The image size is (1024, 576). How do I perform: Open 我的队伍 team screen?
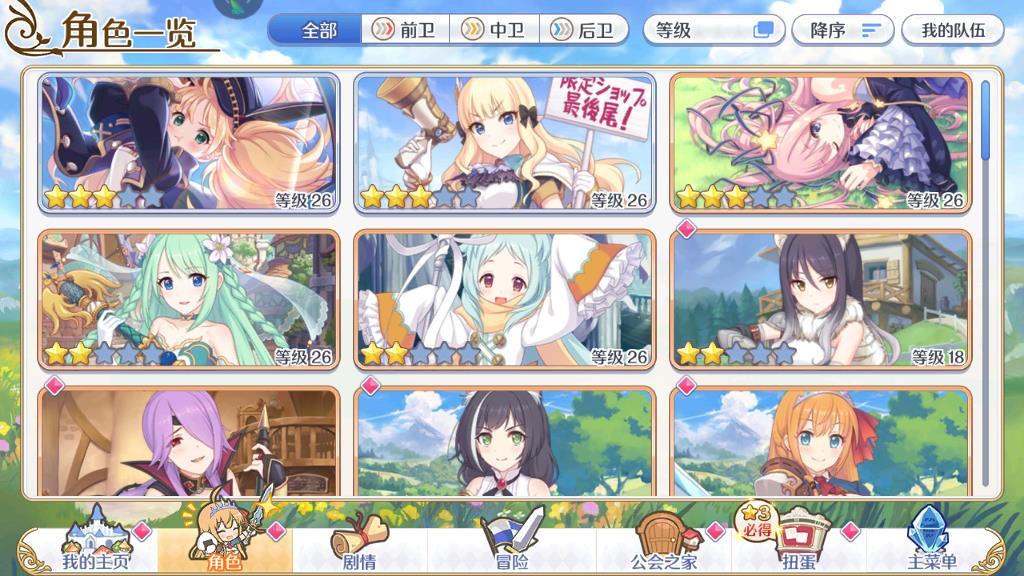952,30
